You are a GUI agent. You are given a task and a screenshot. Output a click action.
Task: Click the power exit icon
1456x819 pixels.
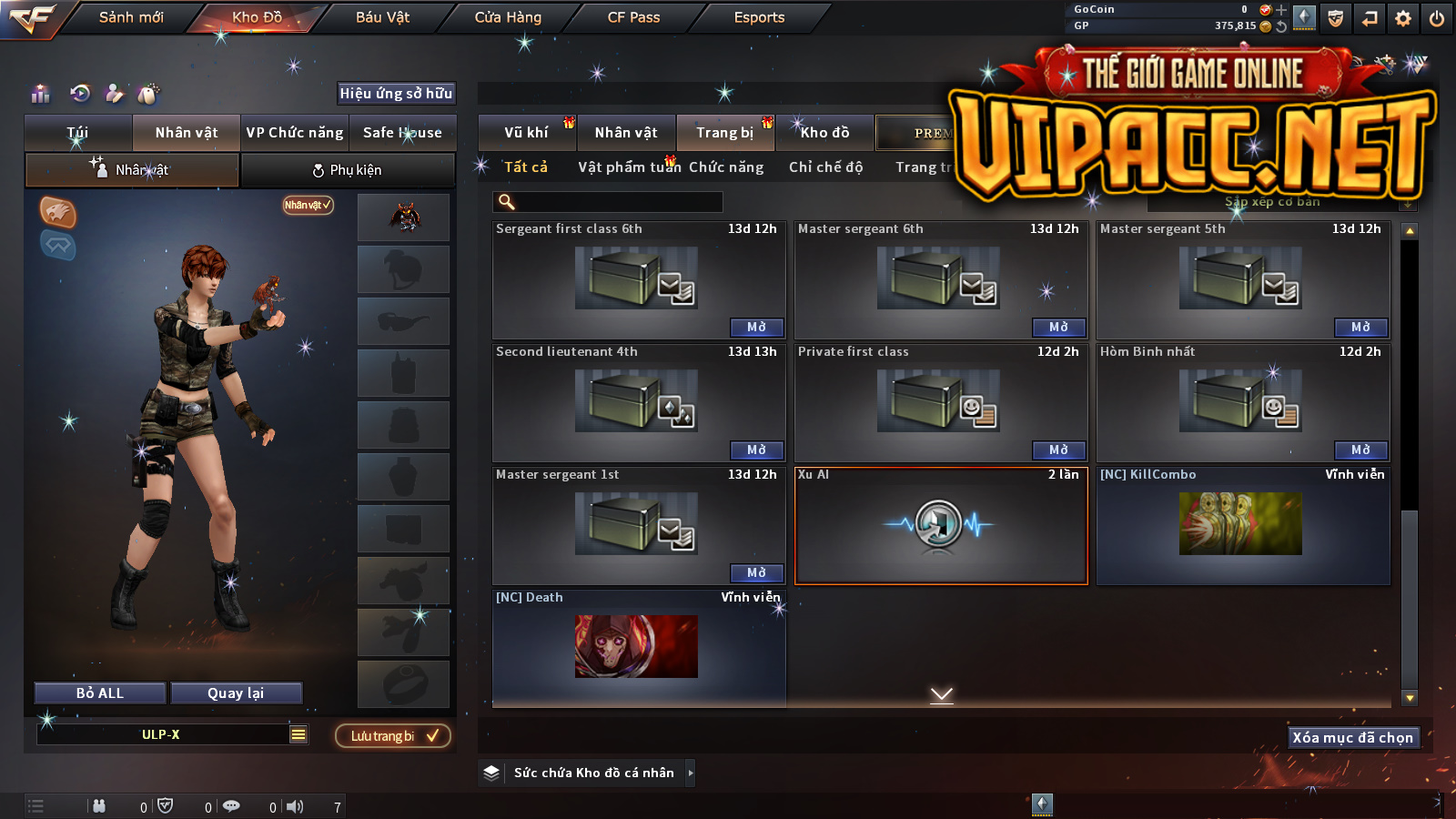pyautogui.click(x=1437, y=18)
